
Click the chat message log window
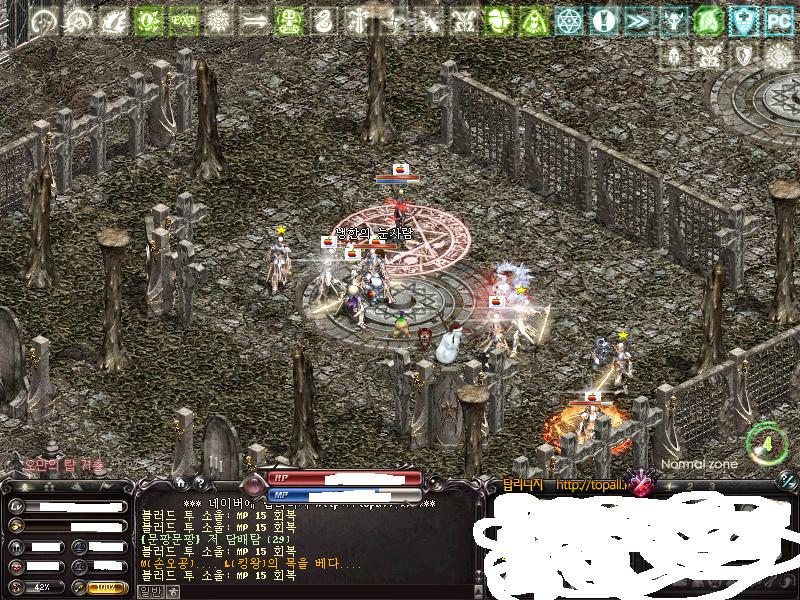[x=300, y=545]
